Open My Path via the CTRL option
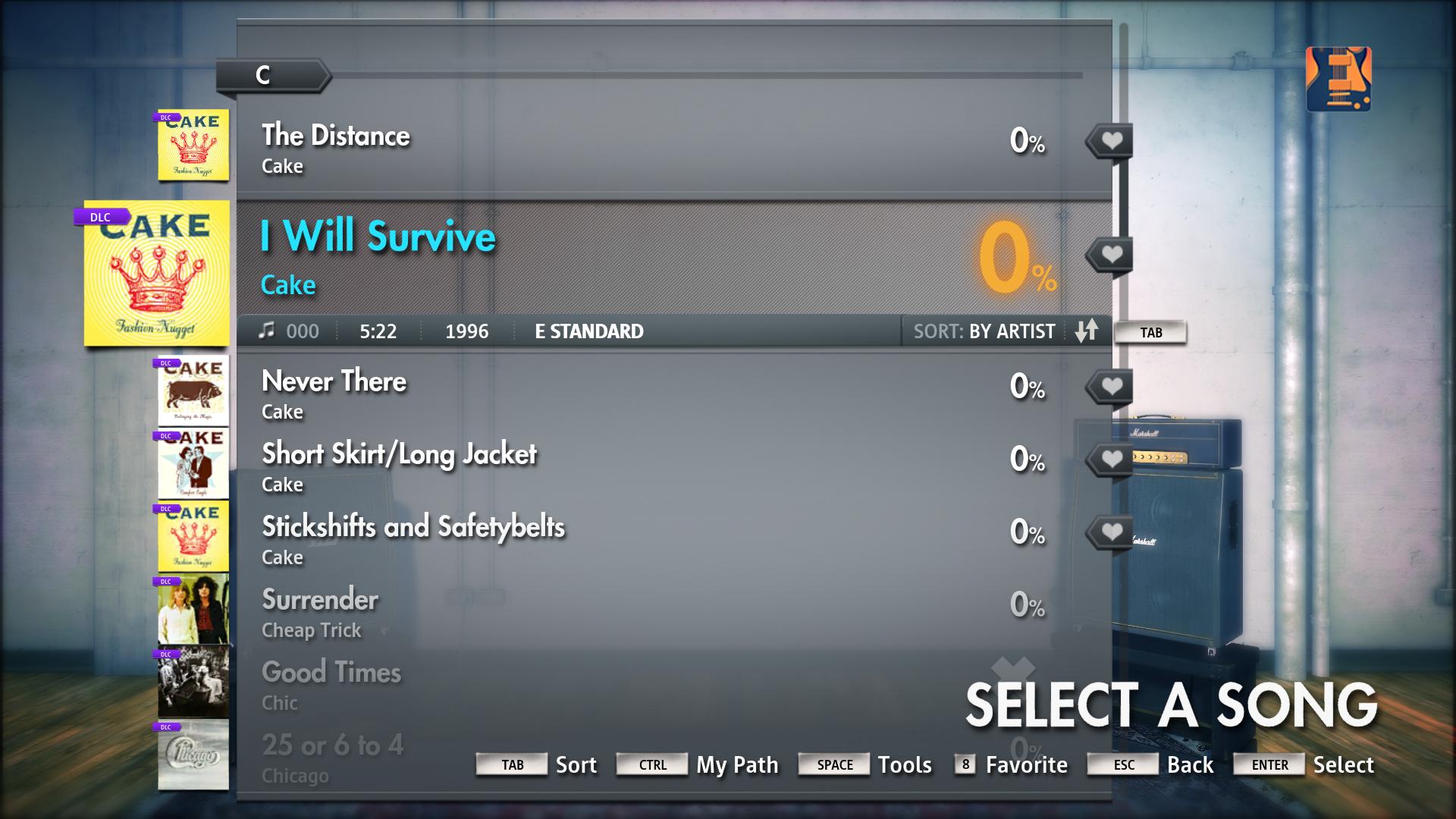Screen dimensions: 1456x819 point(651,764)
